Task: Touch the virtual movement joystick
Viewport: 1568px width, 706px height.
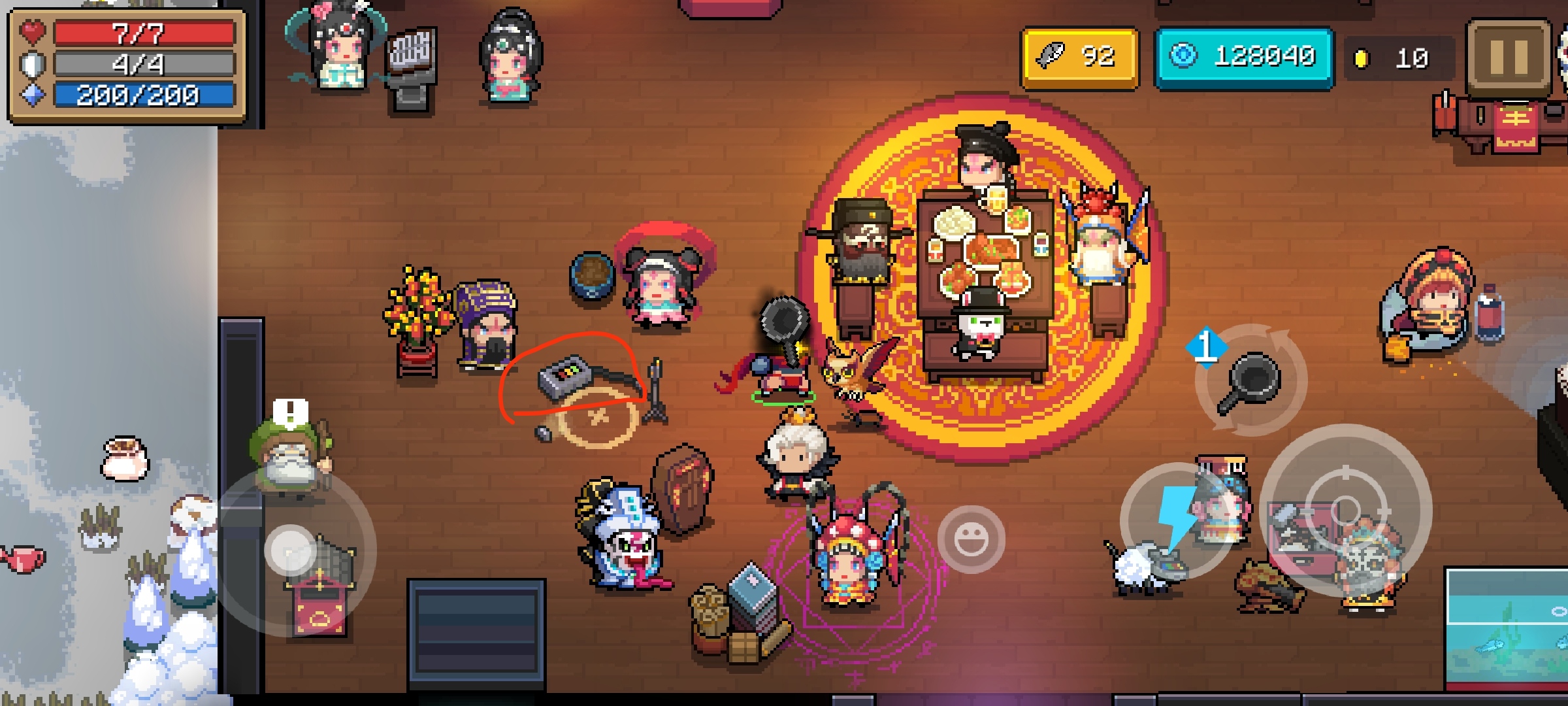Action: tap(291, 549)
